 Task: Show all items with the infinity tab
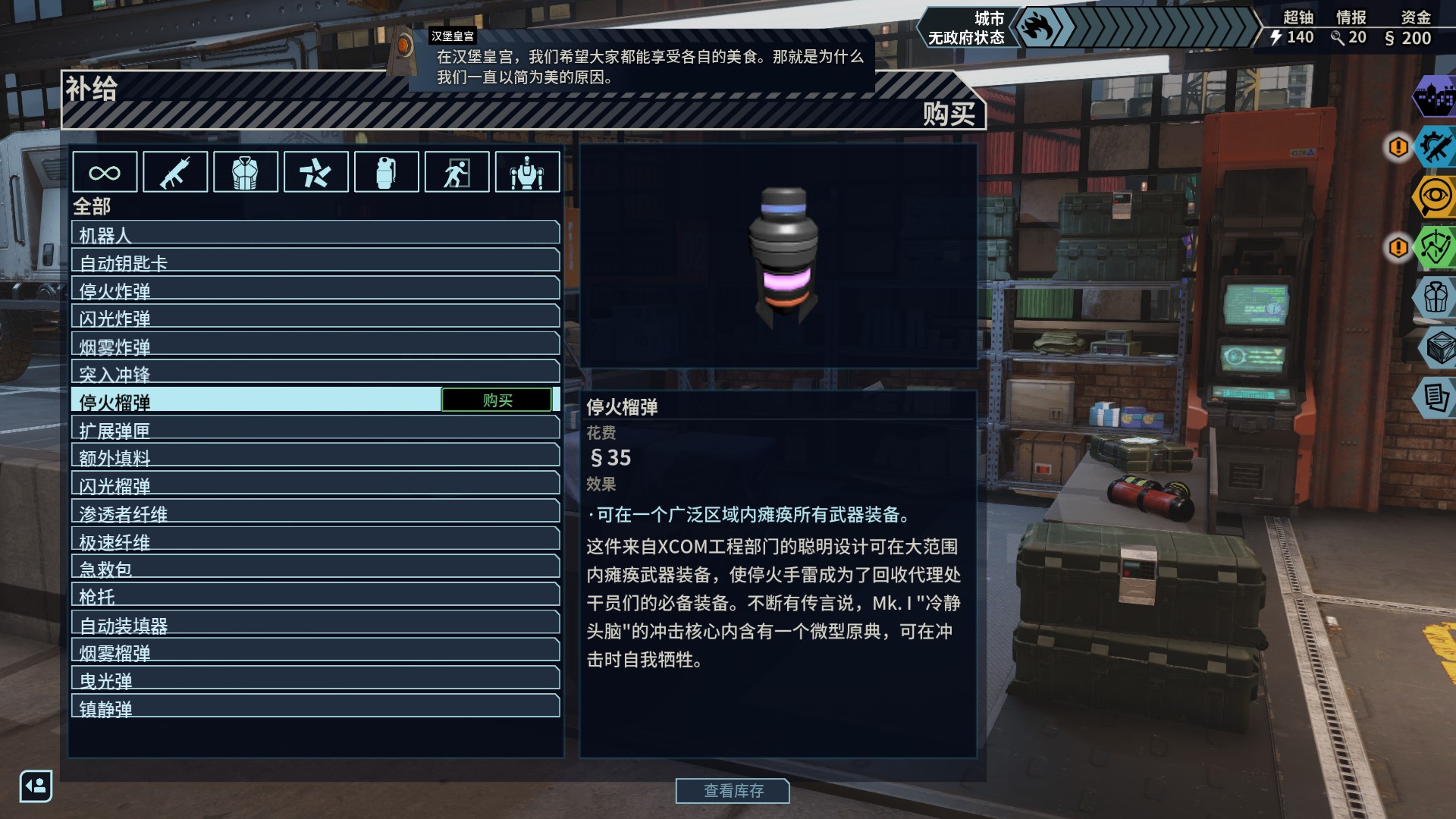point(105,172)
